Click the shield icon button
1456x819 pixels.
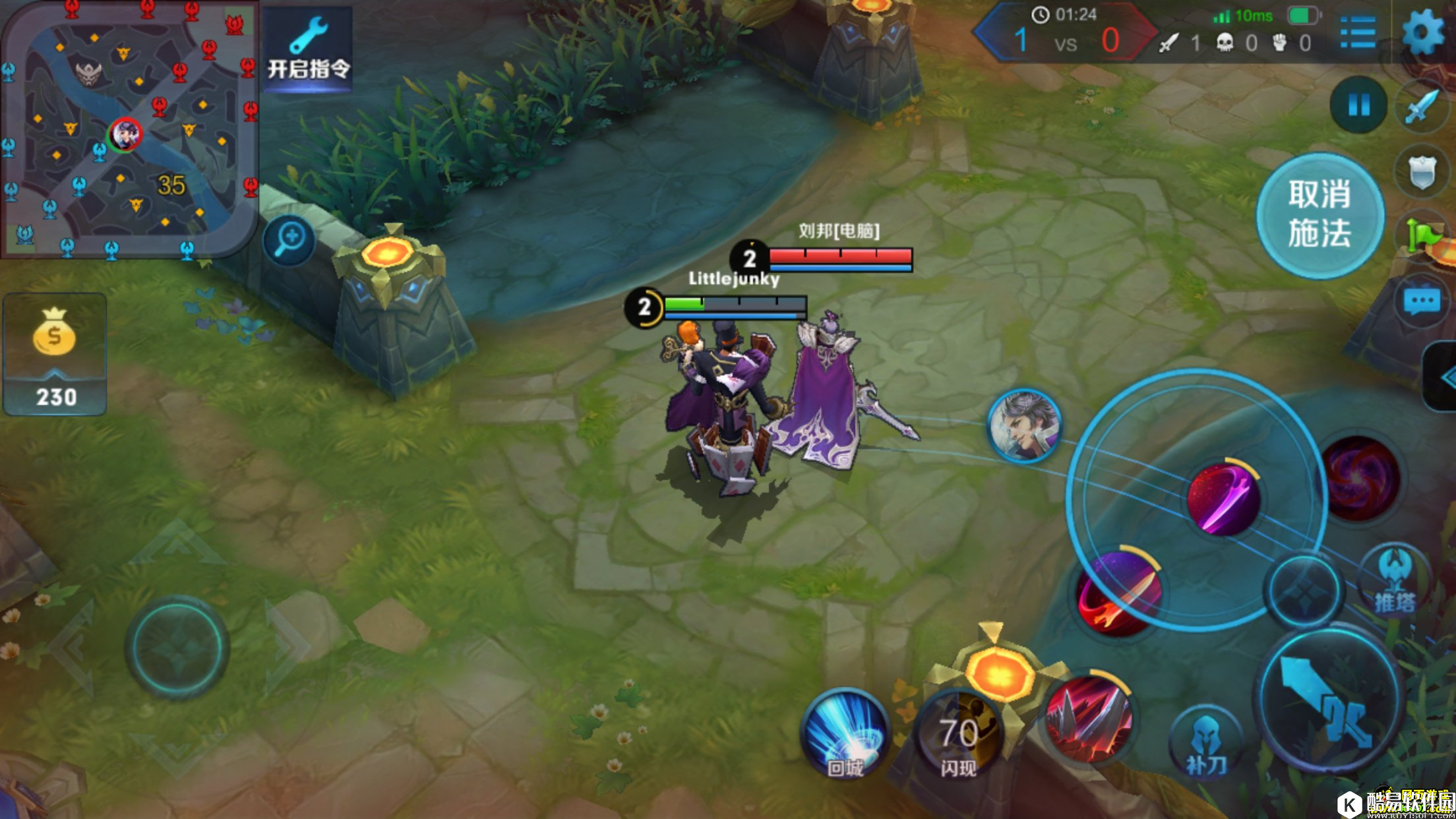coord(1422,171)
